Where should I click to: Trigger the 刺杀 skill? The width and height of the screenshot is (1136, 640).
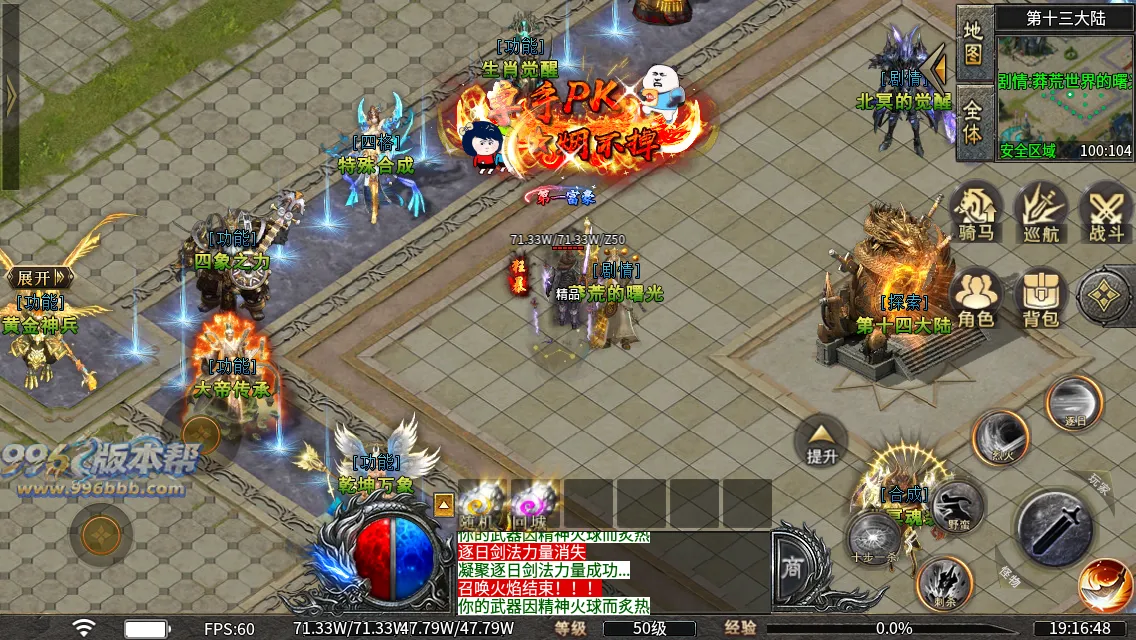click(x=943, y=582)
